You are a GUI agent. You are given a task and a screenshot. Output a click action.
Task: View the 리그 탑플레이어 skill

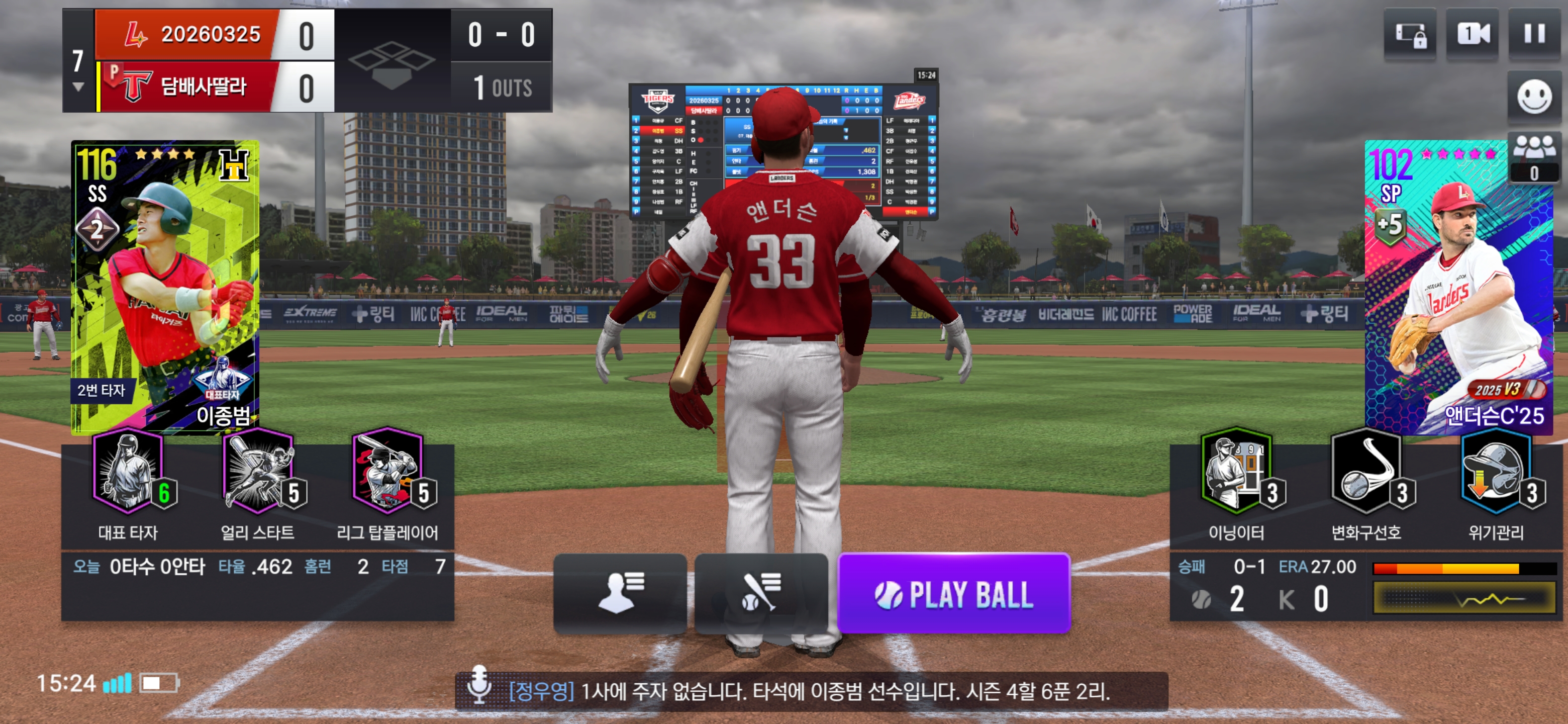pyautogui.click(x=388, y=481)
